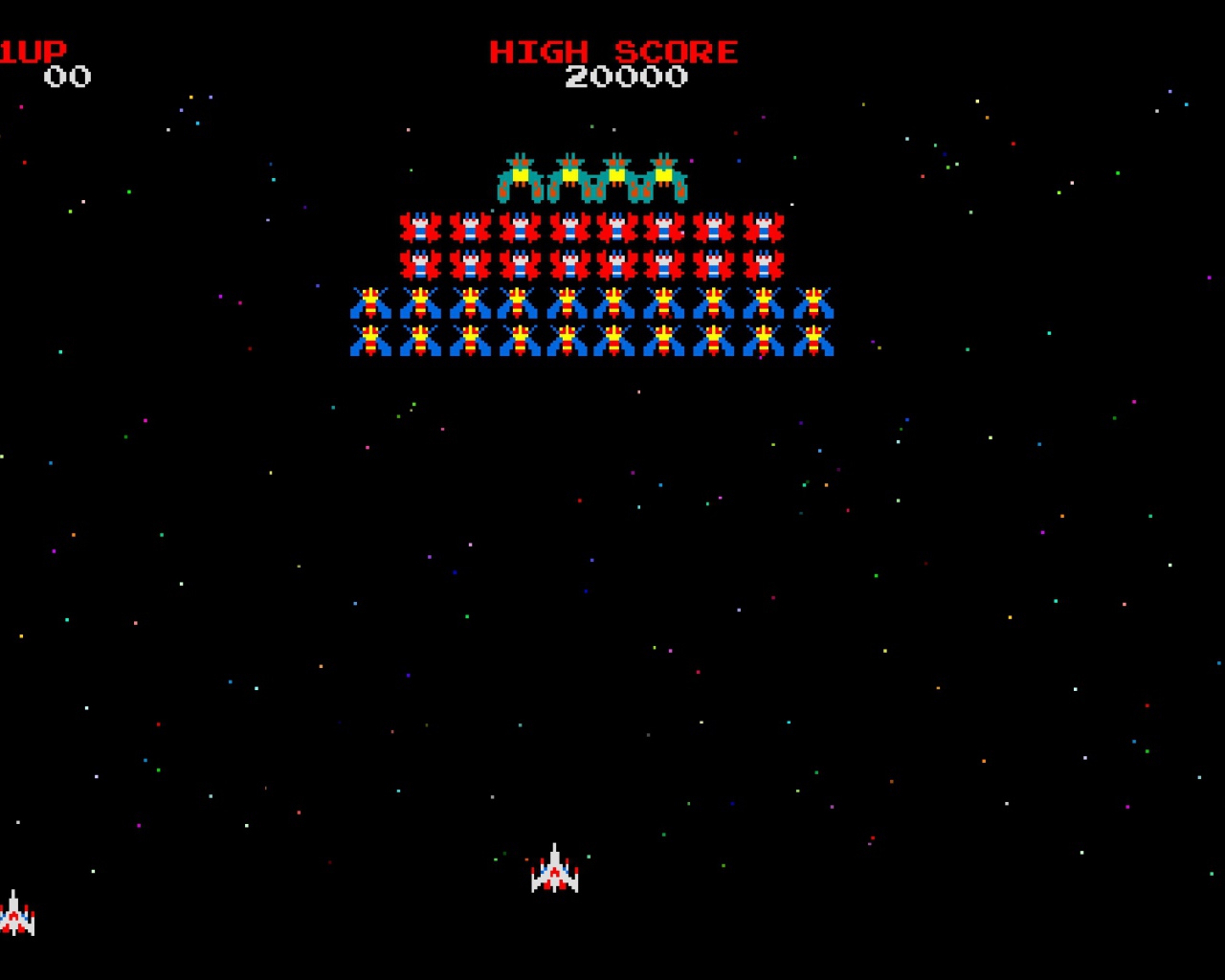Click the leftmost red alien in second red row
Screen dimensions: 1225x980
tap(419, 265)
